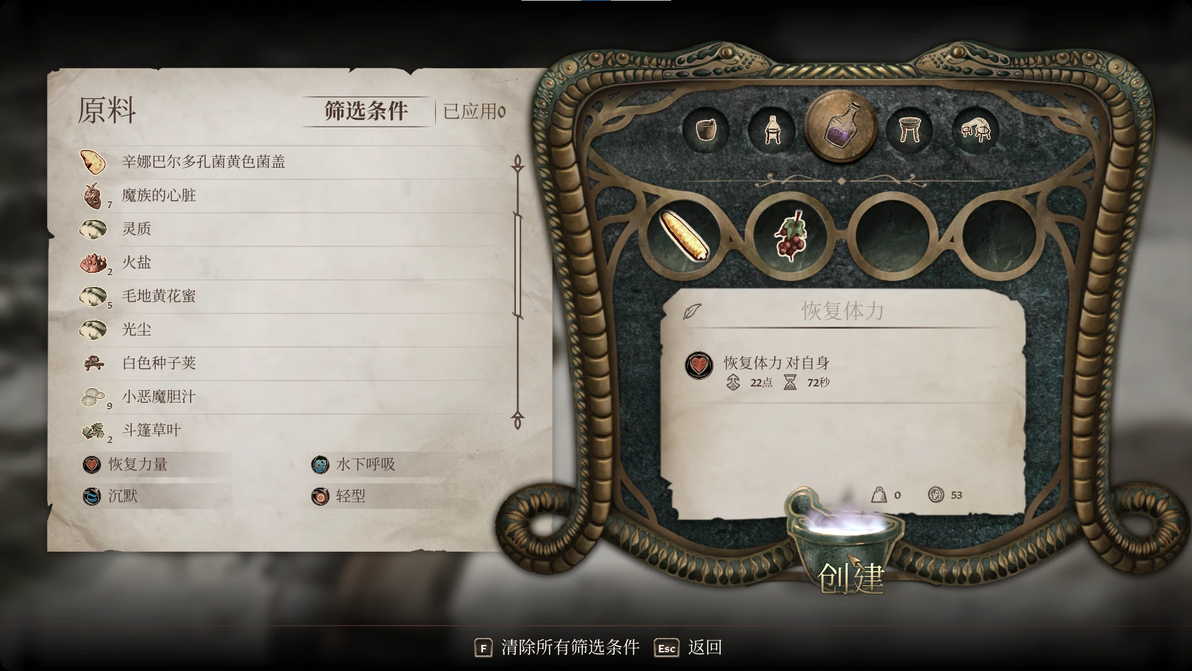Select the 光尘 ingredient row
1192x671 pixels.
[x=137, y=329]
